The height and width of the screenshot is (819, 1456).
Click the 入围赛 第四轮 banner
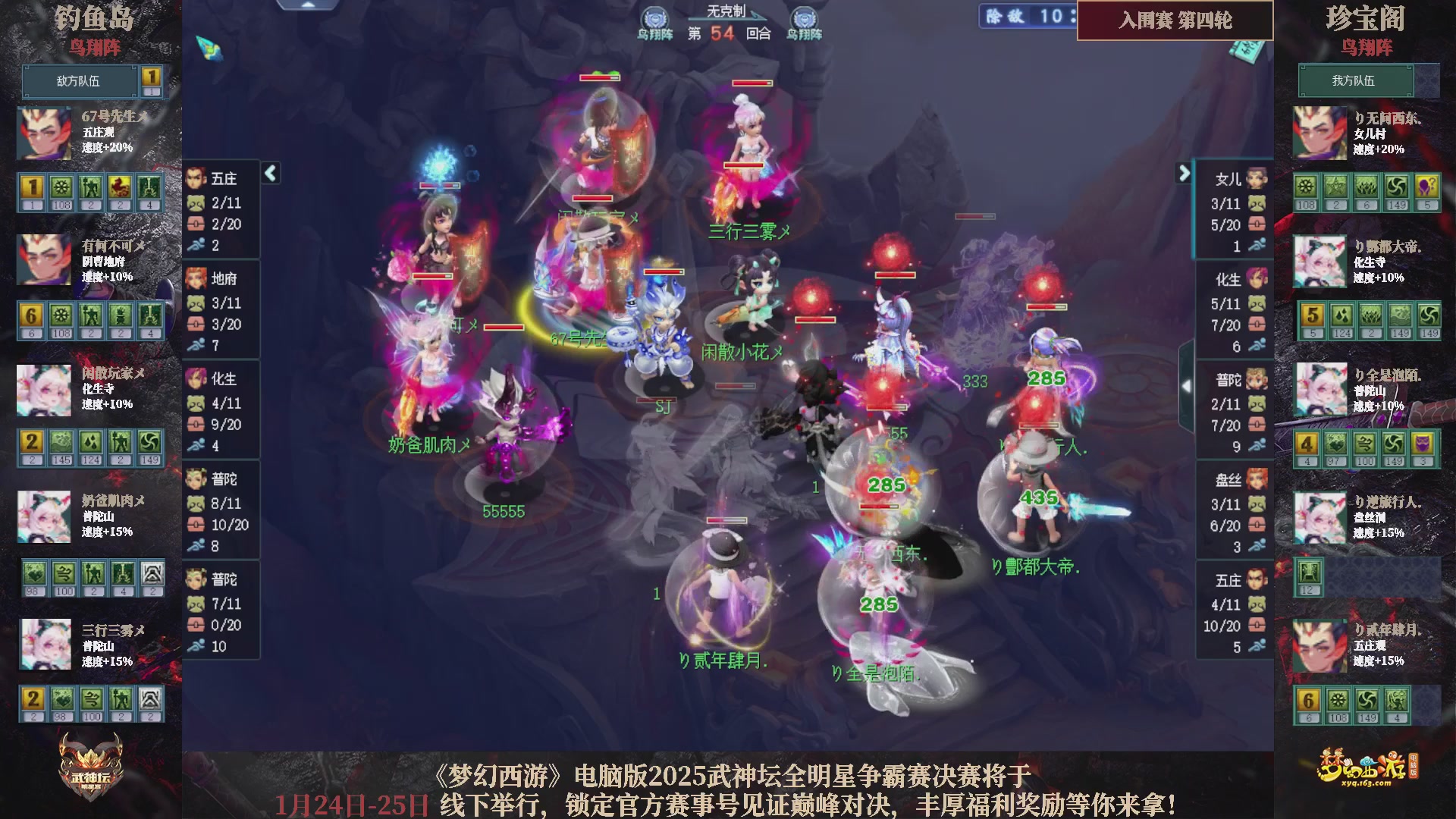tap(1174, 21)
